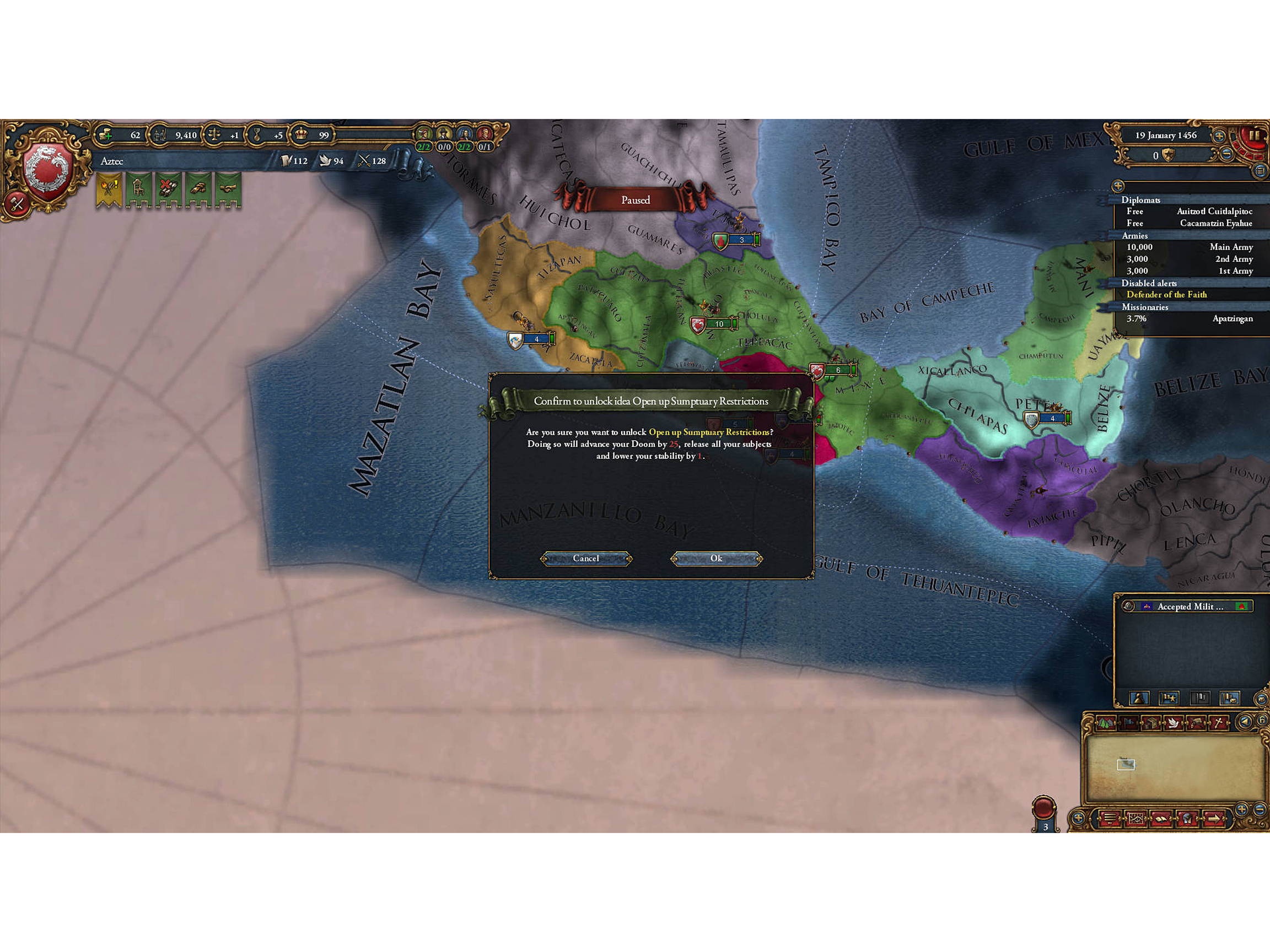Expand the outliner with the plus button
This screenshot has height=952, width=1270.
pos(1117,187)
